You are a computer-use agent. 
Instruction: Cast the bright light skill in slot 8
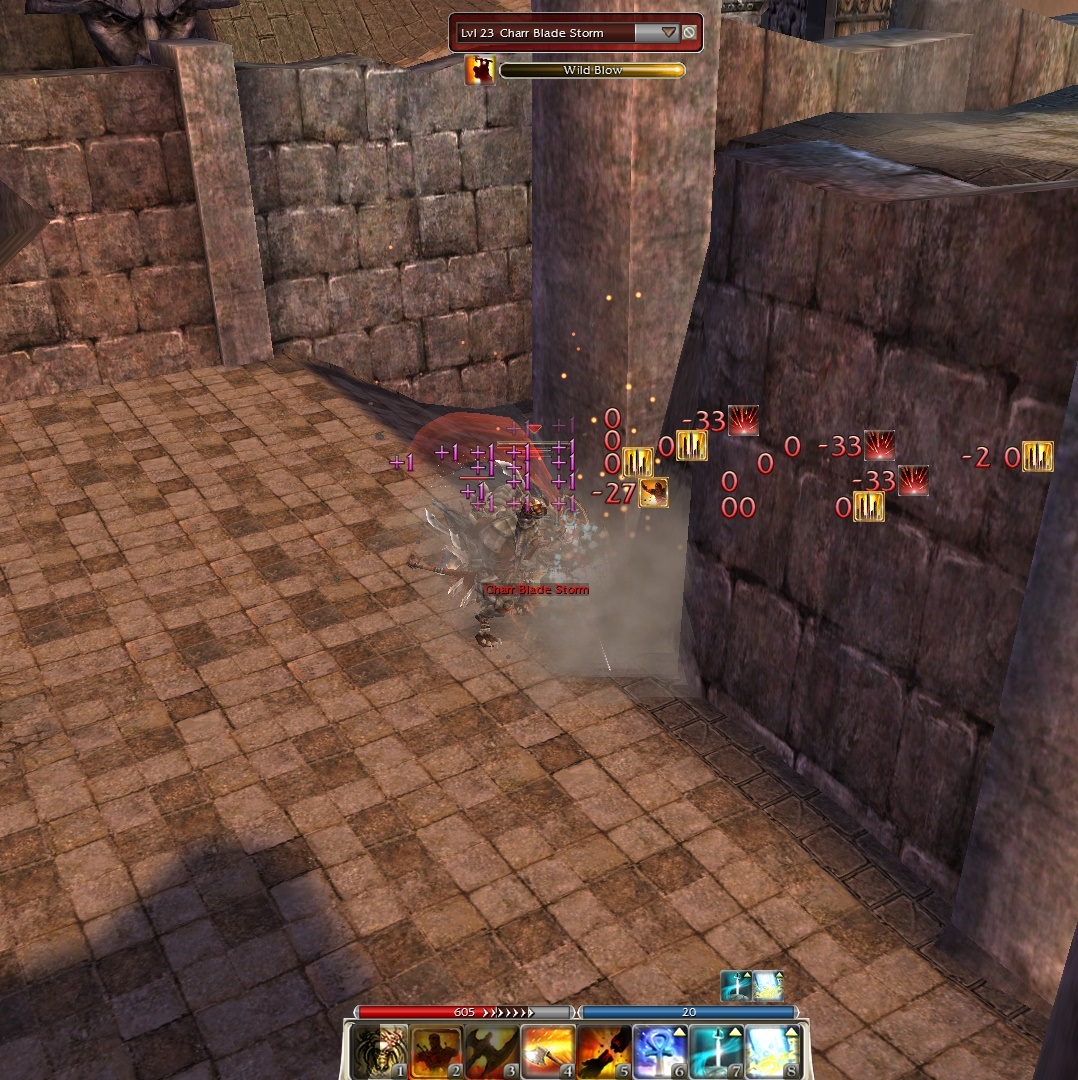click(x=772, y=1051)
